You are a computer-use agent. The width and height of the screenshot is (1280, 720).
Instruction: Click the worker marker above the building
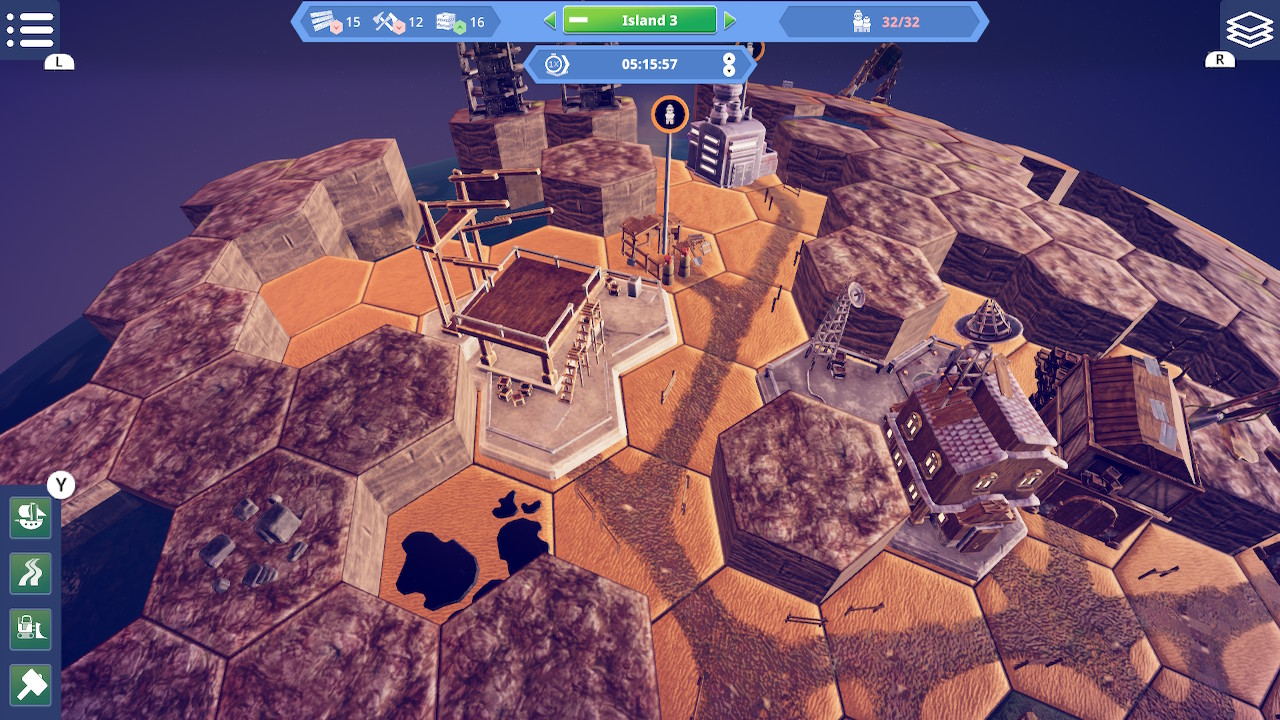click(670, 114)
